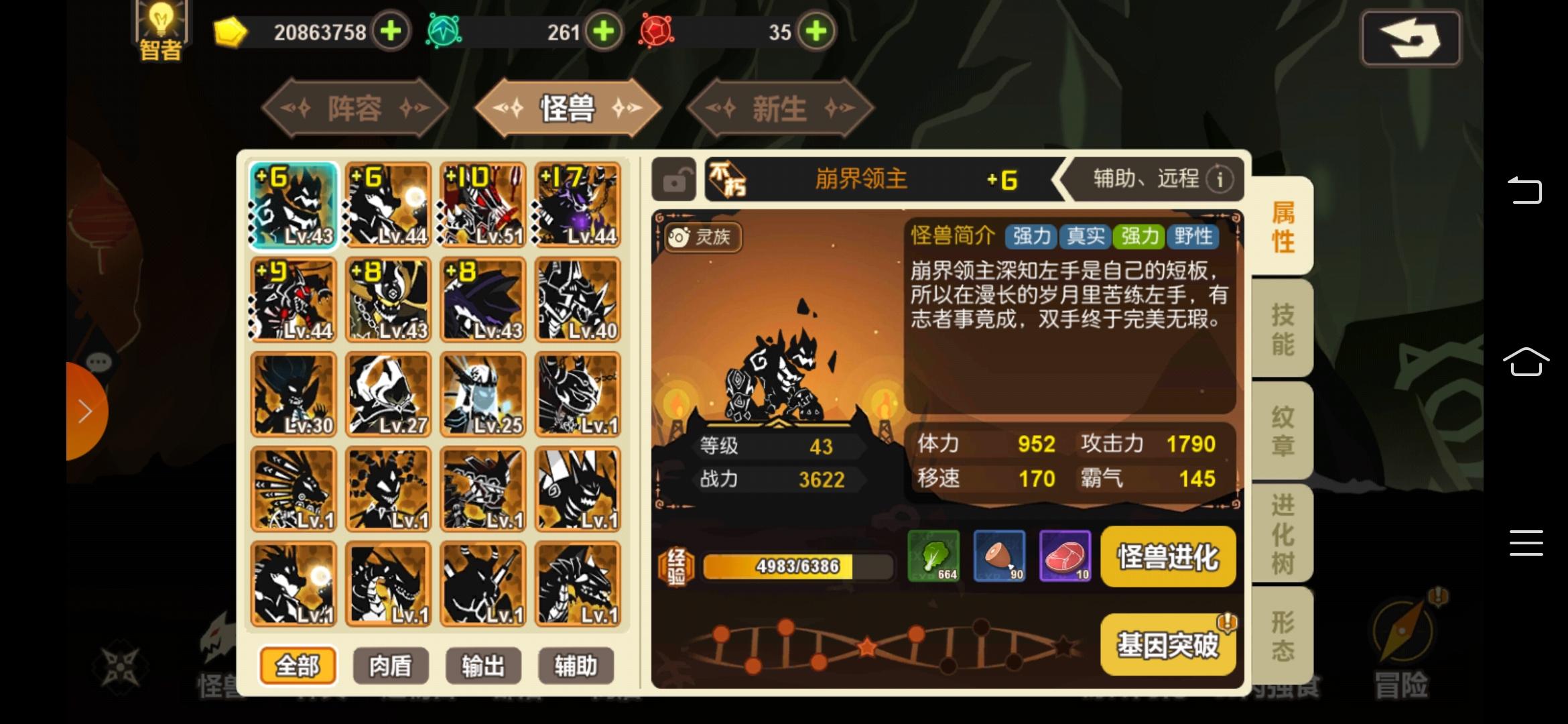Open the gold coin top-up plus icon

[391, 32]
